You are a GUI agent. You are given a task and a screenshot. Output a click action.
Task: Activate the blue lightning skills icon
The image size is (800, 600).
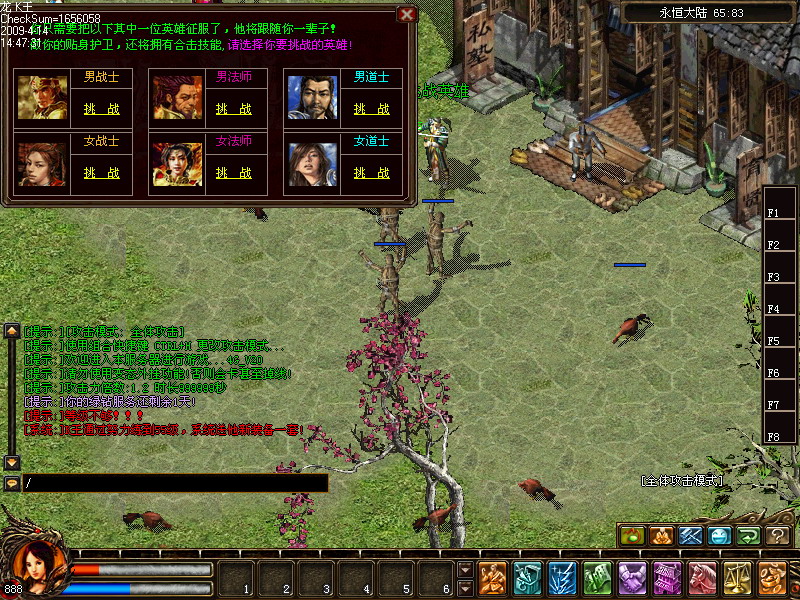click(562, 578)
